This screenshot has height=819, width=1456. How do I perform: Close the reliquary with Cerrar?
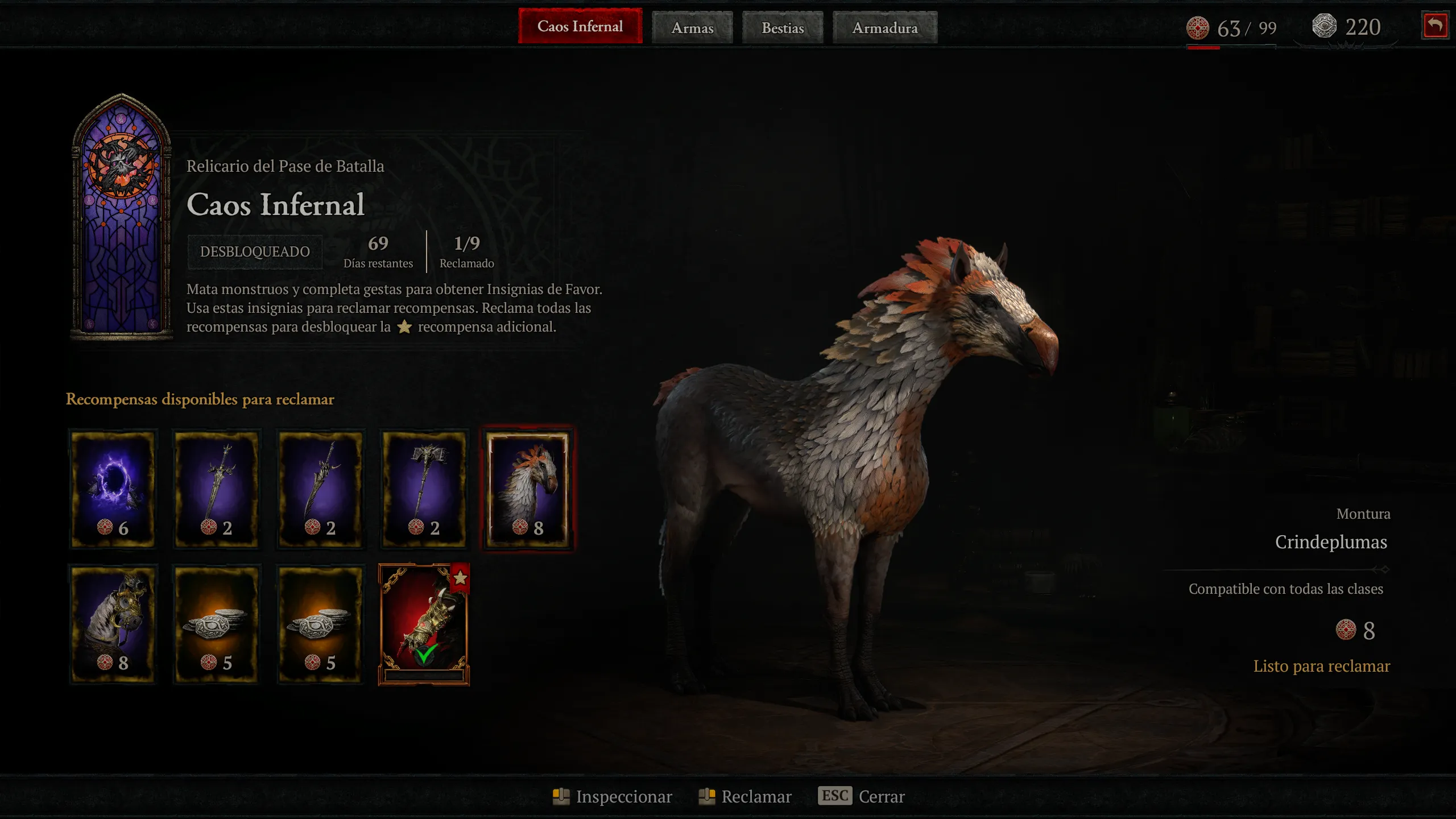862,796
